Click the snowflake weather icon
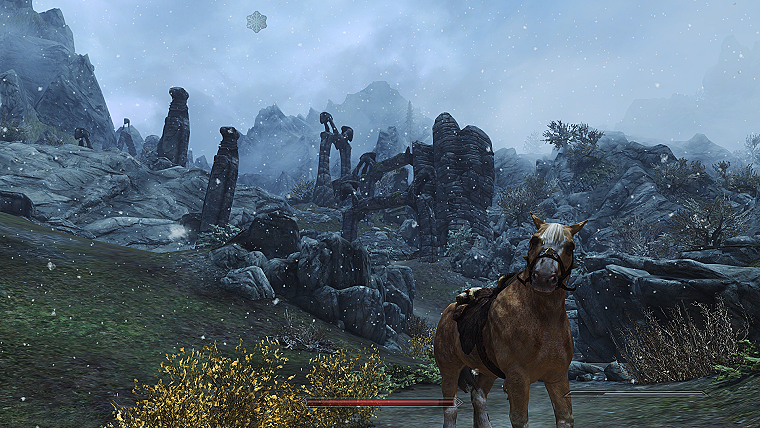Viewport: 760px width, 428px height. 257,21
